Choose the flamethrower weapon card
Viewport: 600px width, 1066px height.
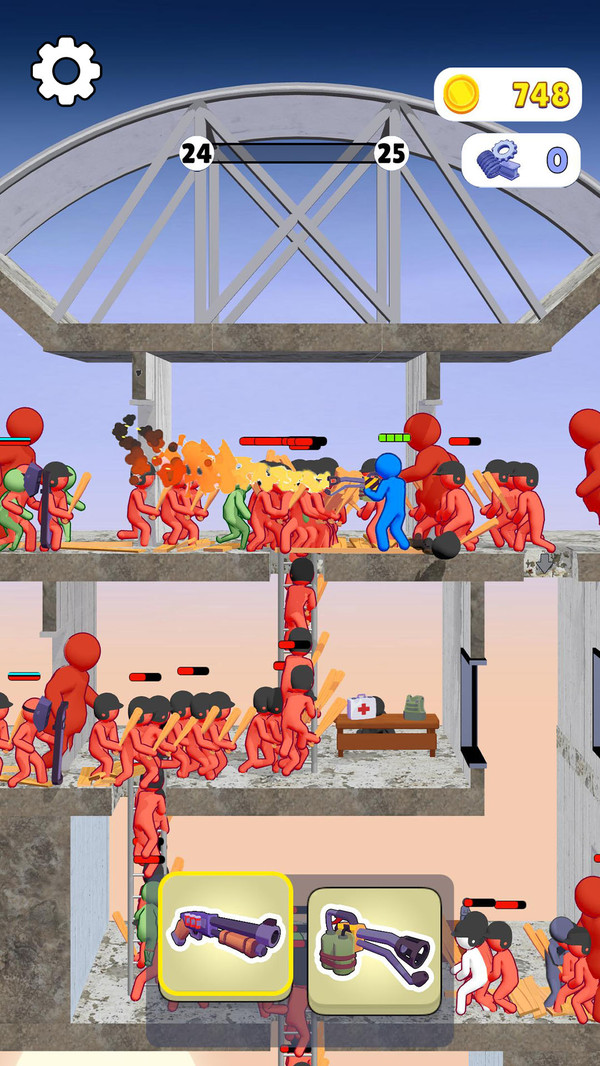tap(374, 945)
